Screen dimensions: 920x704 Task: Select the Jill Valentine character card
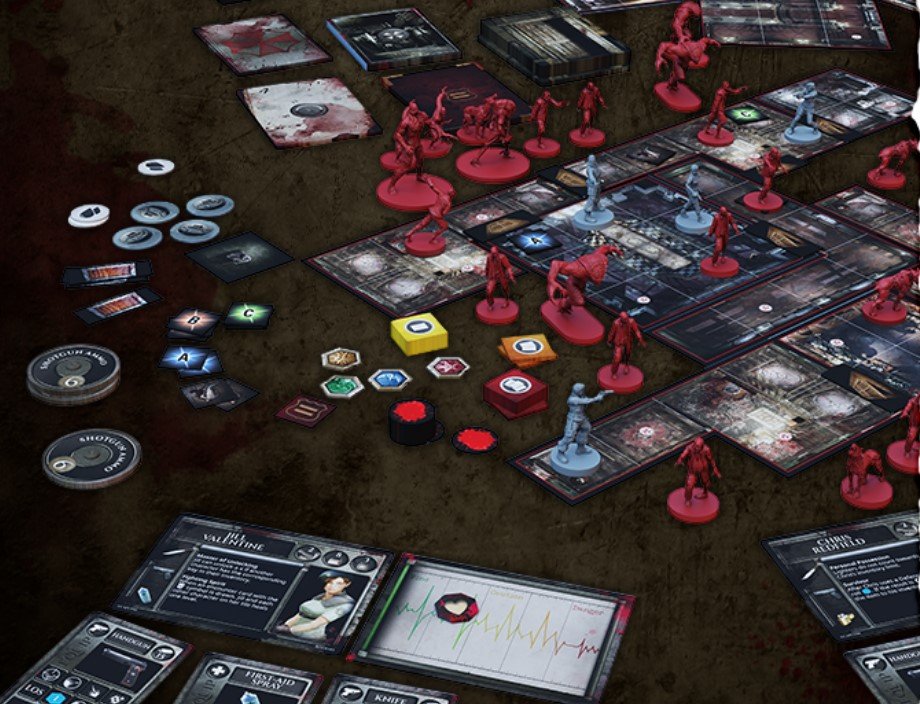(x=254, y=579)
